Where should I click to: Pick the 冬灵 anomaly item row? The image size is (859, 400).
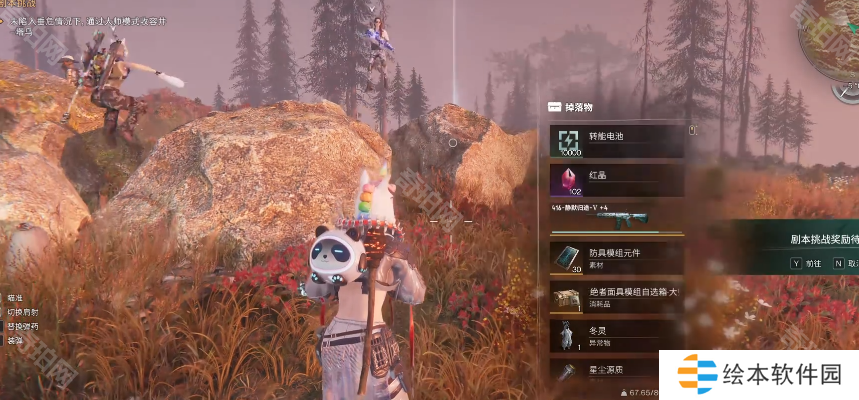point(616,335)
